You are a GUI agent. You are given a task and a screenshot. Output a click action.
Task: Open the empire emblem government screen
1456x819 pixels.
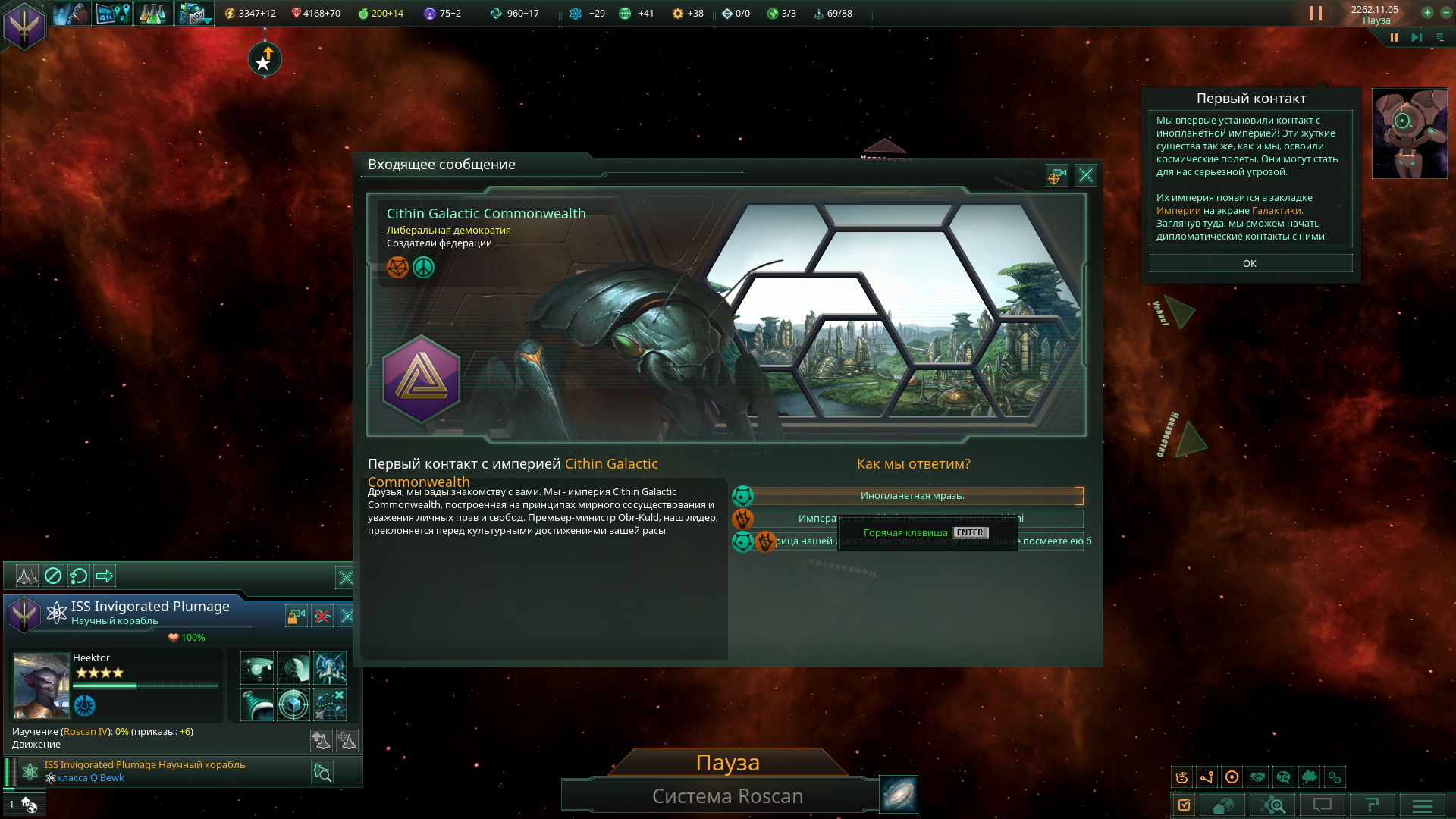click(x=24, y=25)
